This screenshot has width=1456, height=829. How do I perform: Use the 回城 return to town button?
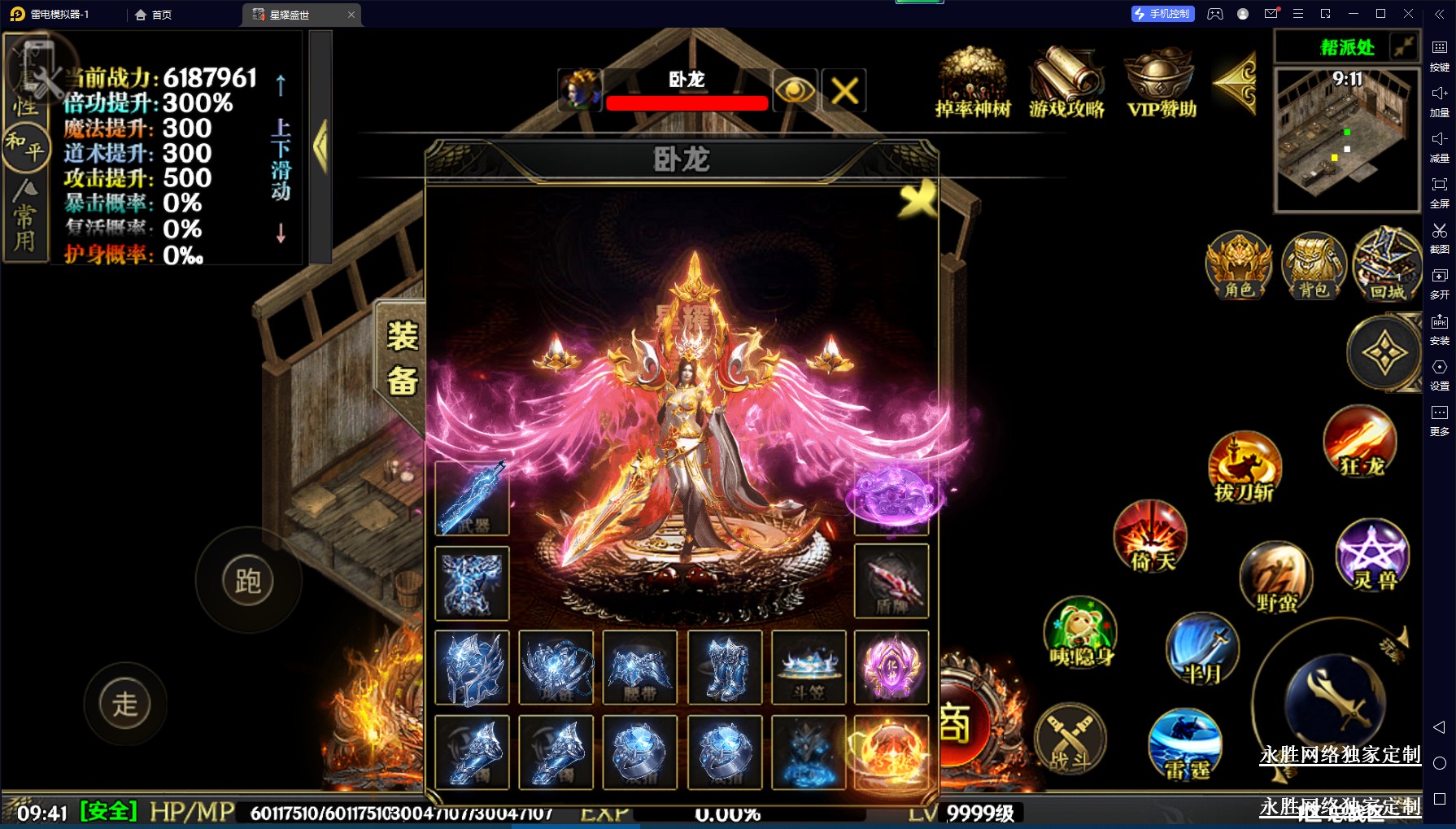tap(1387, 265)
